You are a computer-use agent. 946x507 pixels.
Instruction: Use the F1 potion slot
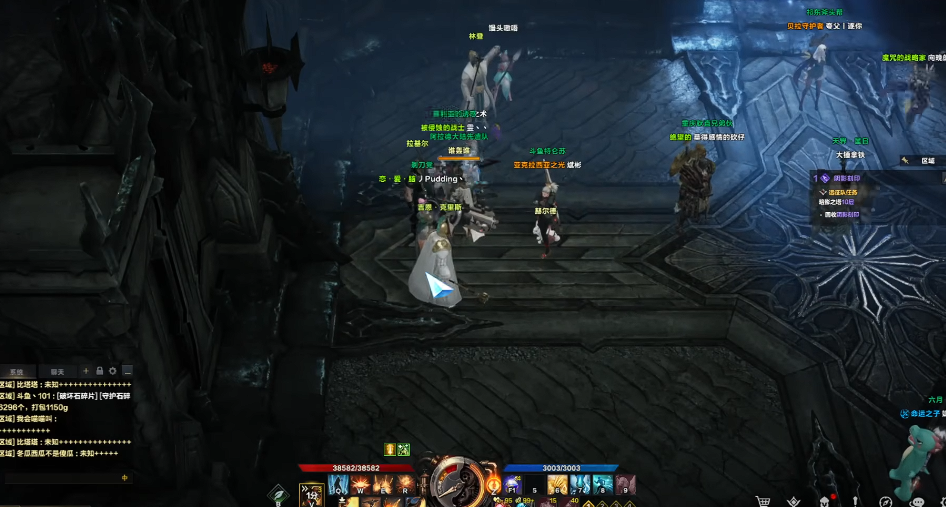point(513,485)
